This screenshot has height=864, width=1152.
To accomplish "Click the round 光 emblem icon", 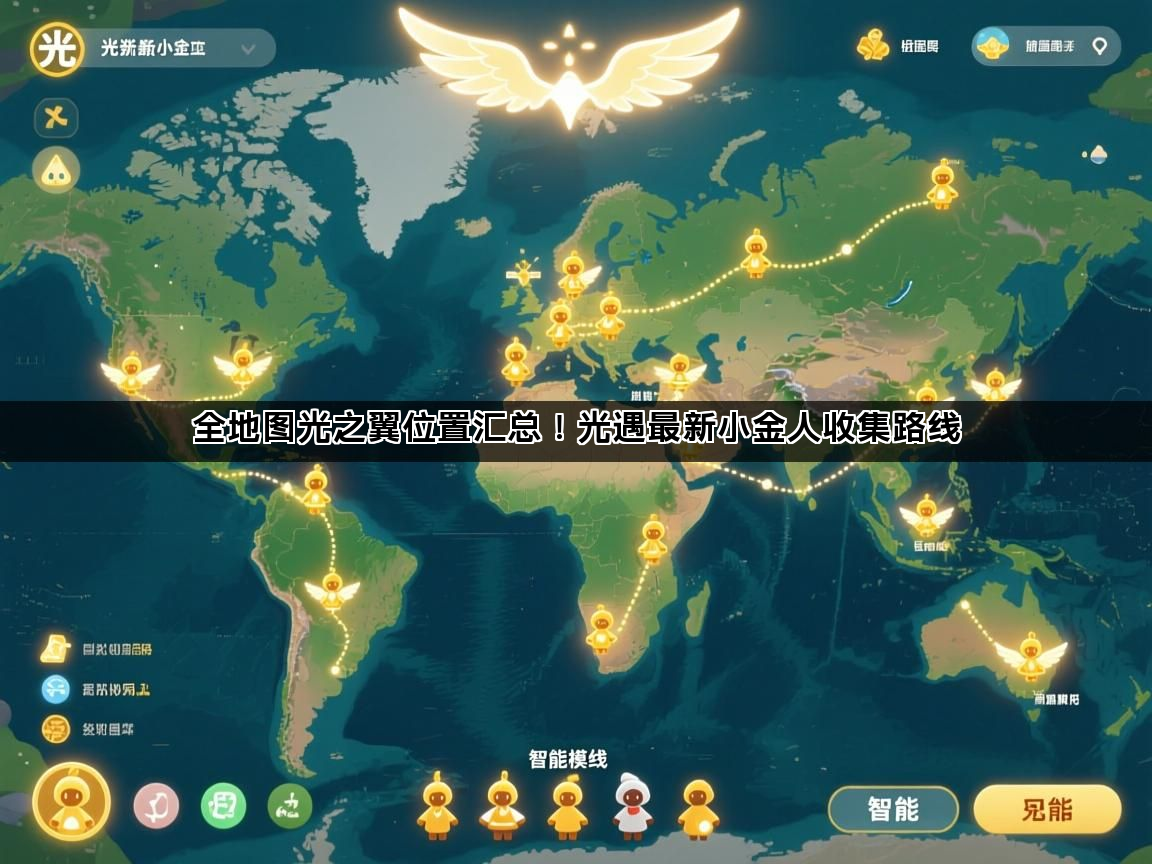I will (56, 48).
